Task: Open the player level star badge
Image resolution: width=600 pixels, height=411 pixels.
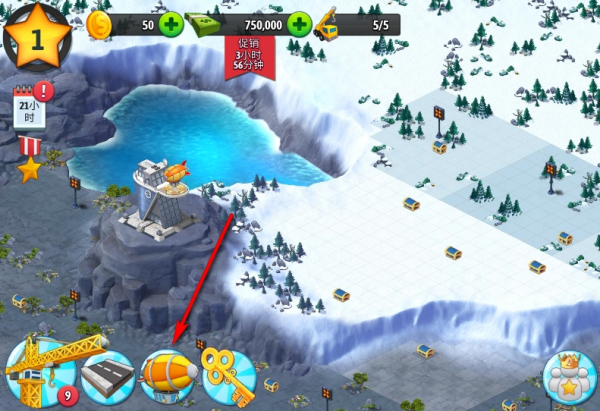Action: 37,36
